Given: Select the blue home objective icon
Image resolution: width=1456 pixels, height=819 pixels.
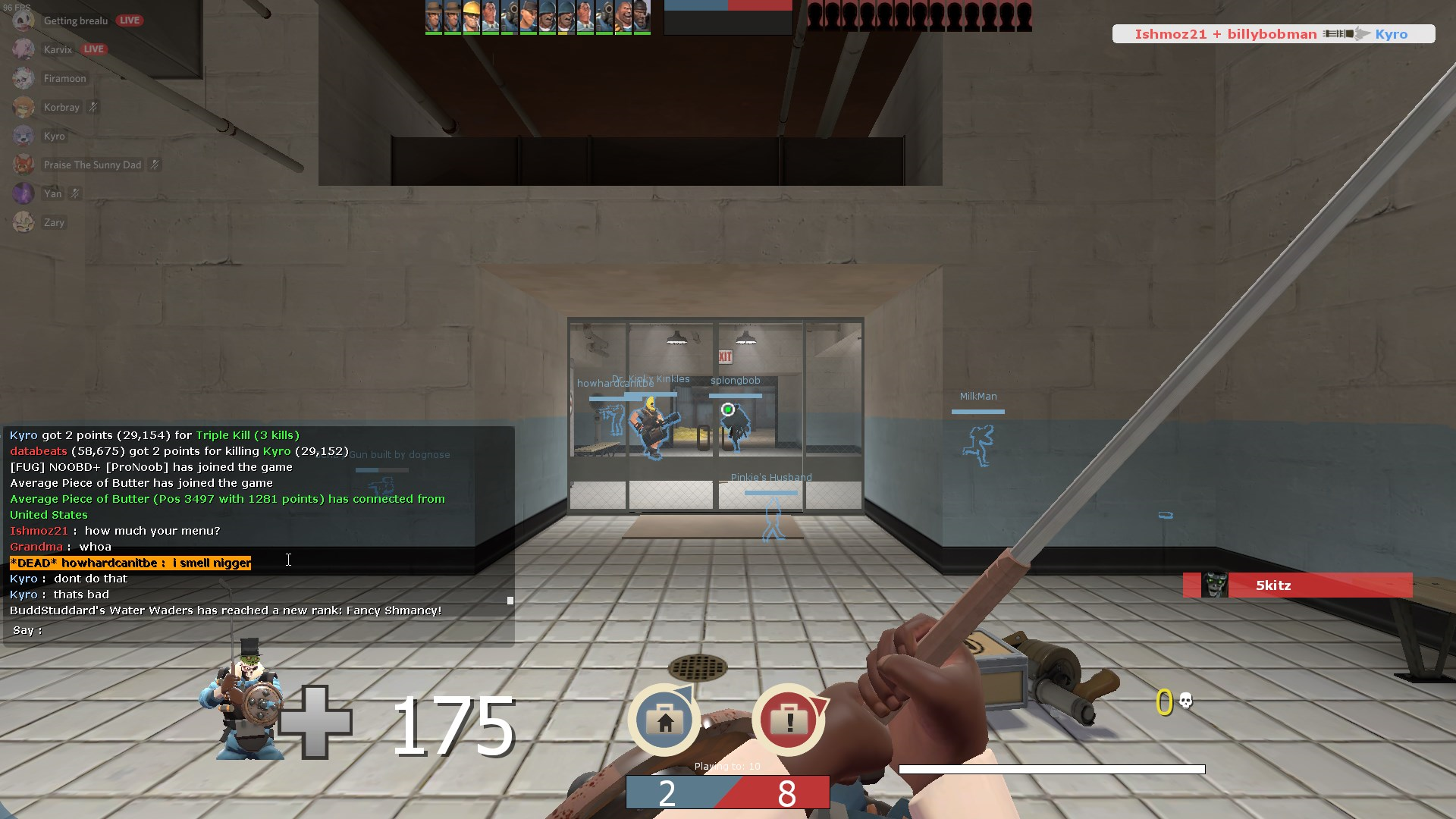Looking at the screenshot, I should tap(664, 720).
